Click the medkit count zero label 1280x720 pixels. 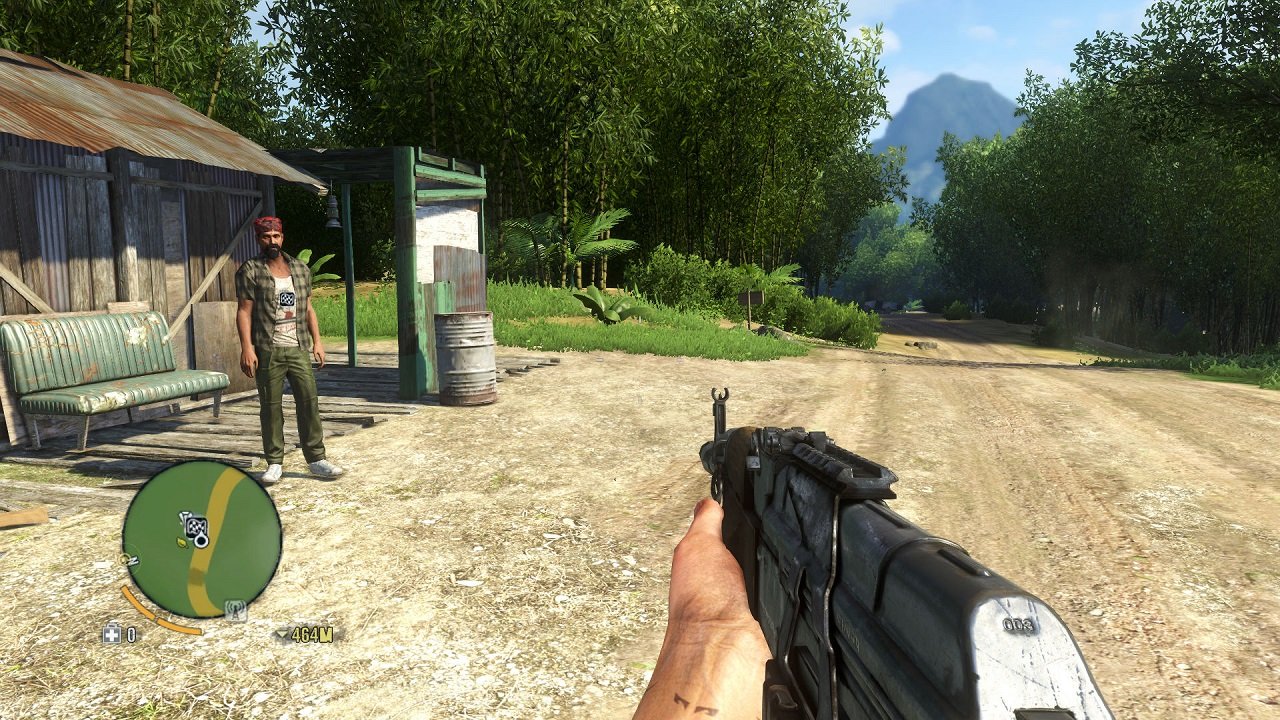coord(130,634)
